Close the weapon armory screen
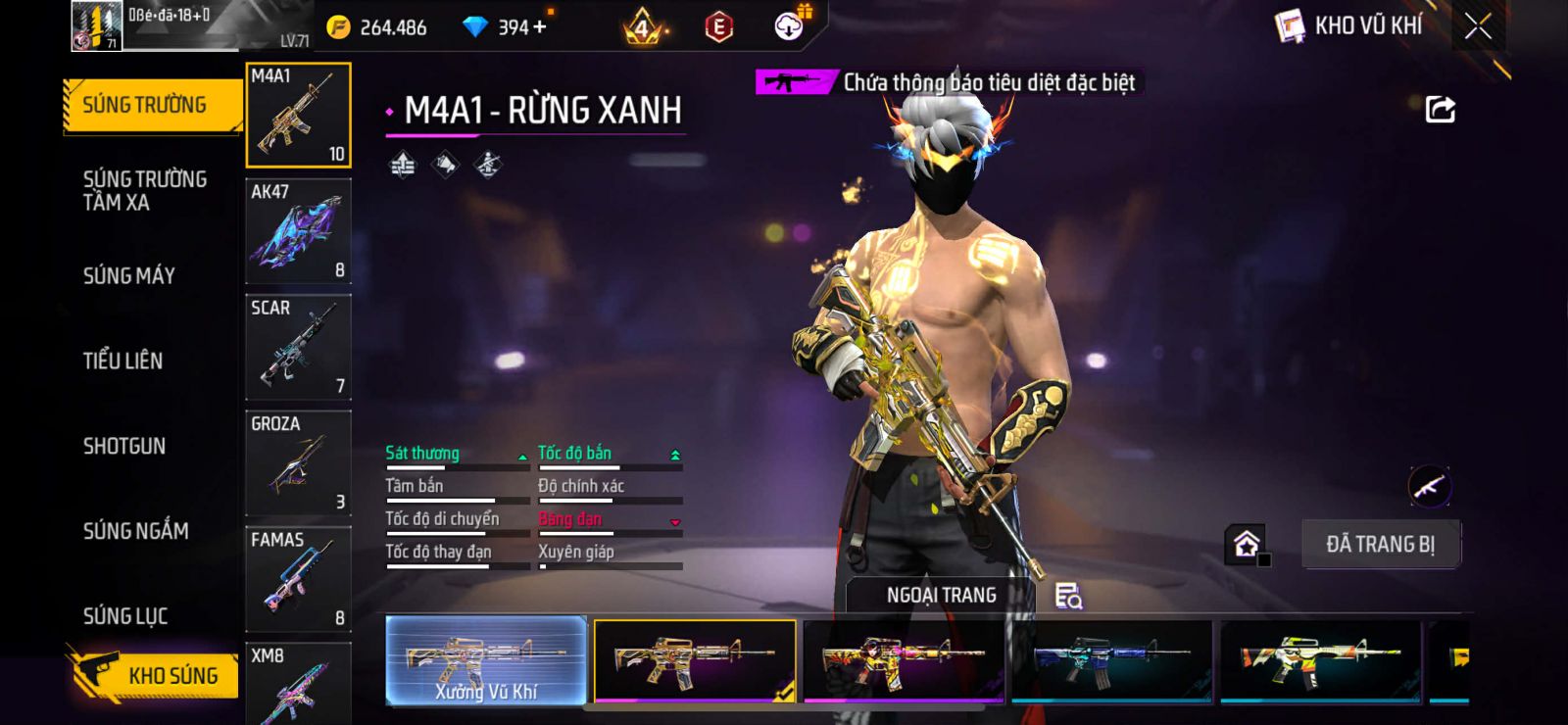 click(1478, 26)
